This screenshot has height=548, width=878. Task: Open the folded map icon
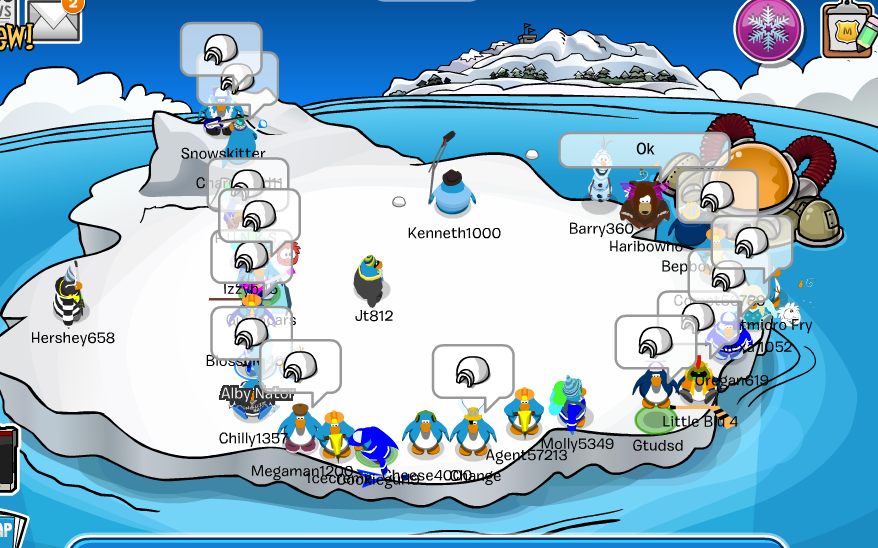tap(10, 528)
